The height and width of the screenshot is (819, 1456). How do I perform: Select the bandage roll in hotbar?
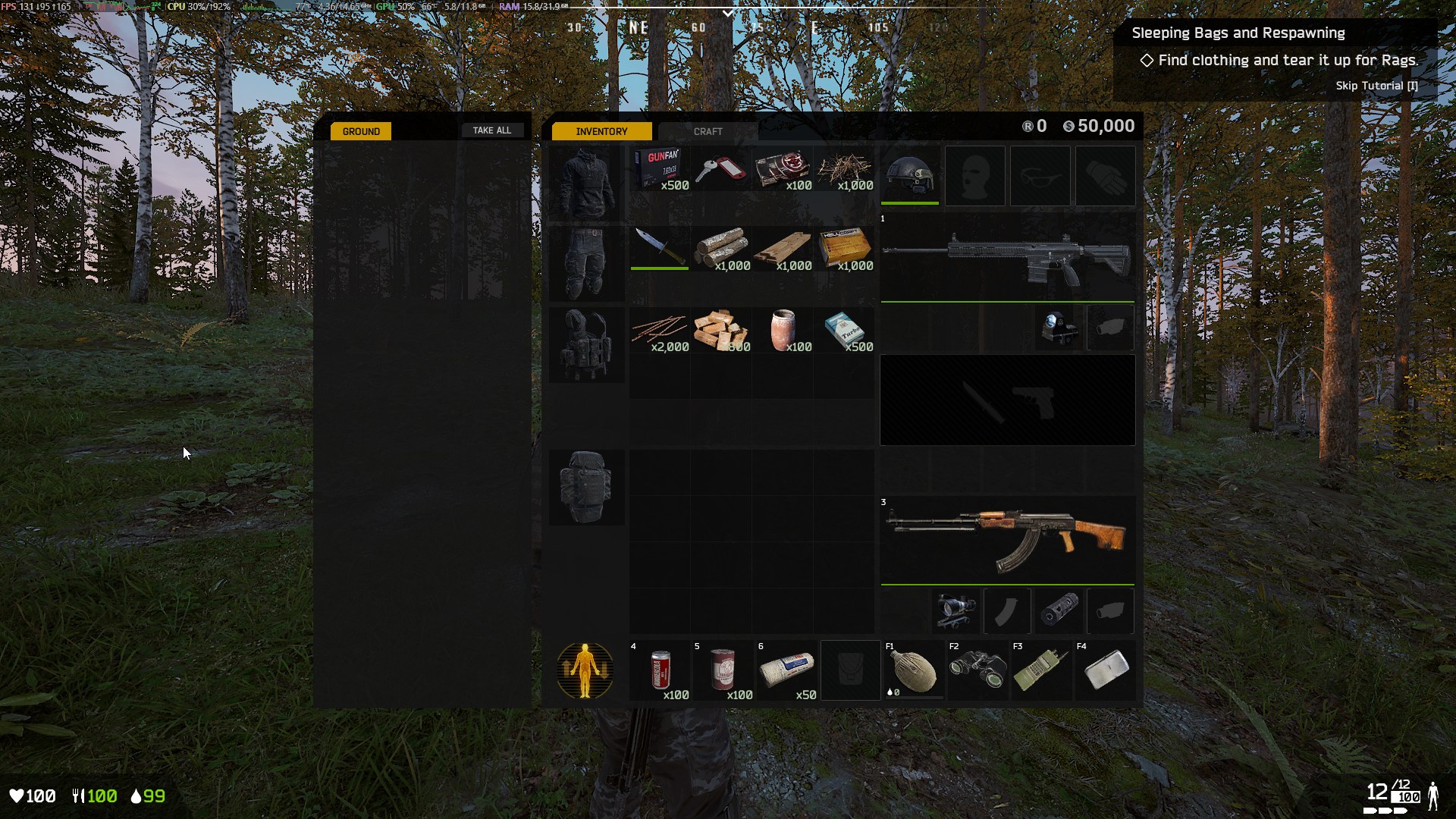point(788,670)
